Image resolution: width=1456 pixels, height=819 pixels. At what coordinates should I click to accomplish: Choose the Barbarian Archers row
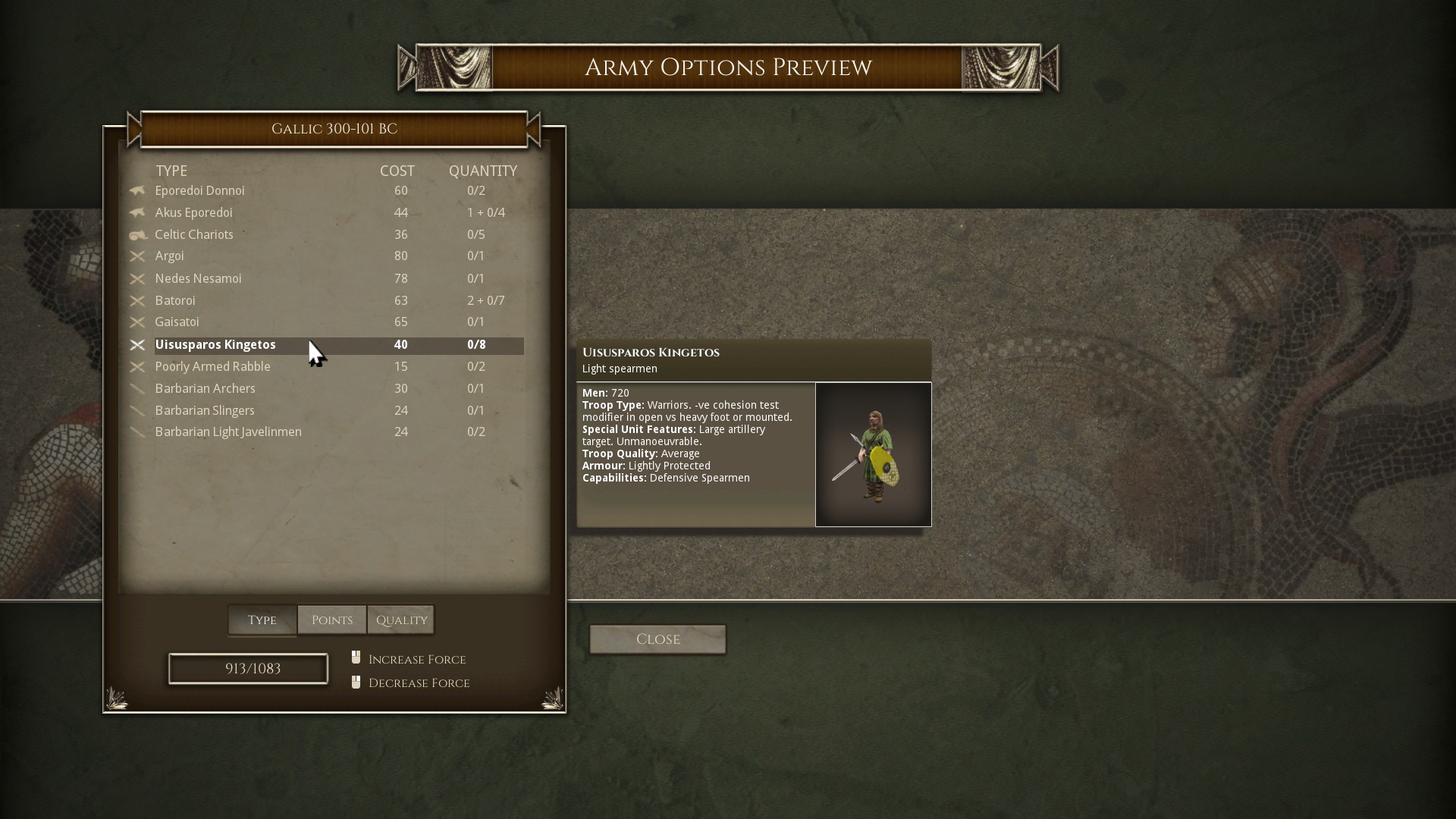(x=206, y=389)
